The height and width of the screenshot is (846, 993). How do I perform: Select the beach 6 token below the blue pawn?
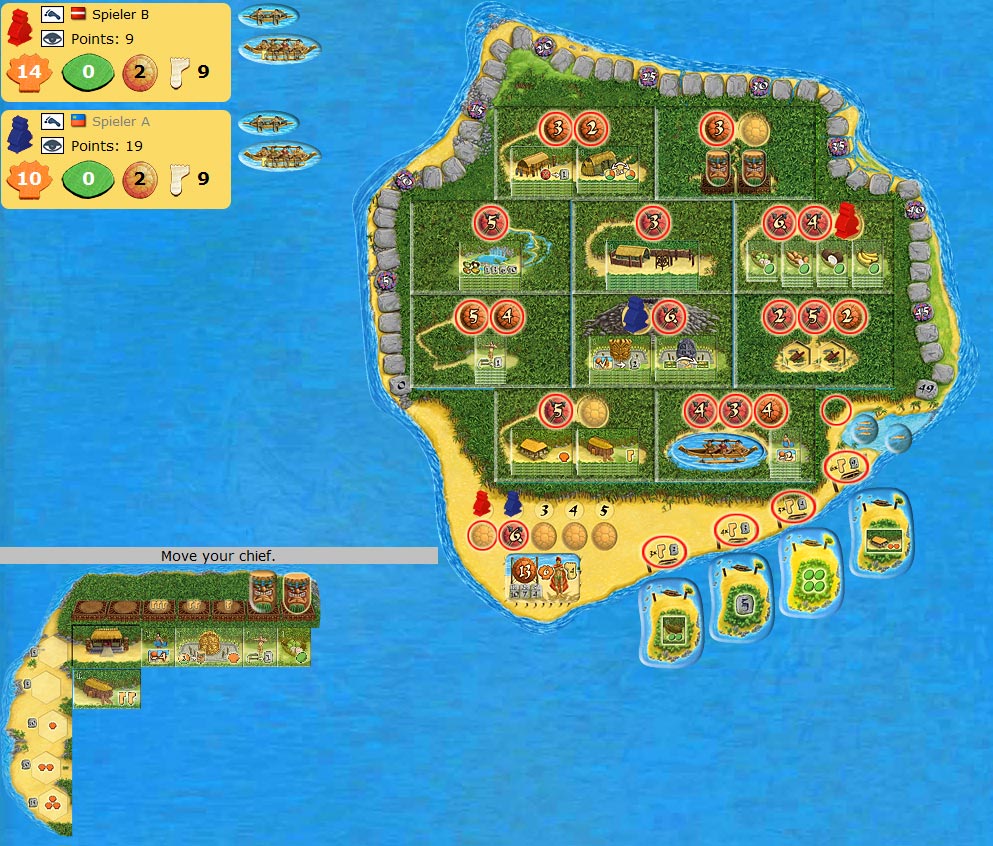pyautogui.click(x=513, y=535)
